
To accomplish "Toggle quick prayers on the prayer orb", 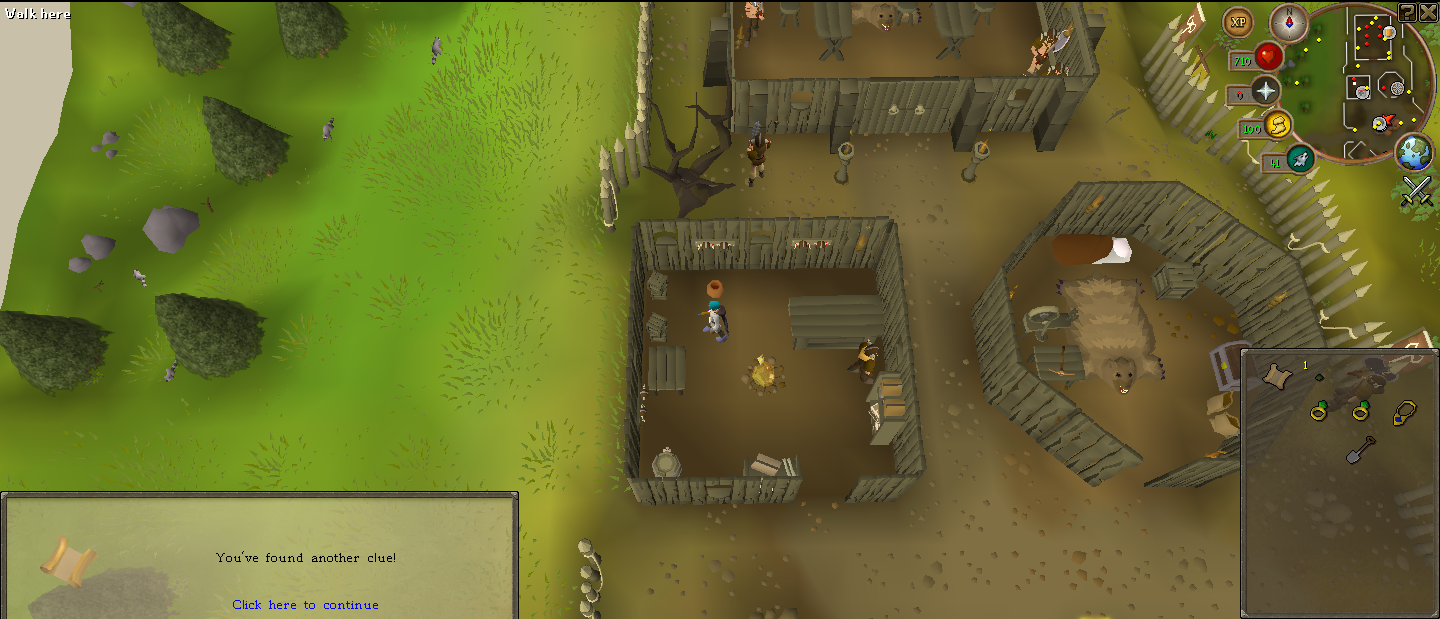I will tap(1266, 91).
